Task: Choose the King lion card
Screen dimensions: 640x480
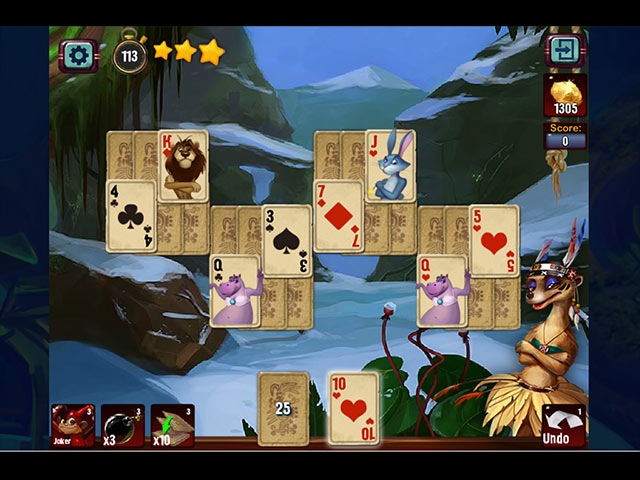Action: click(x=184, y=165)
